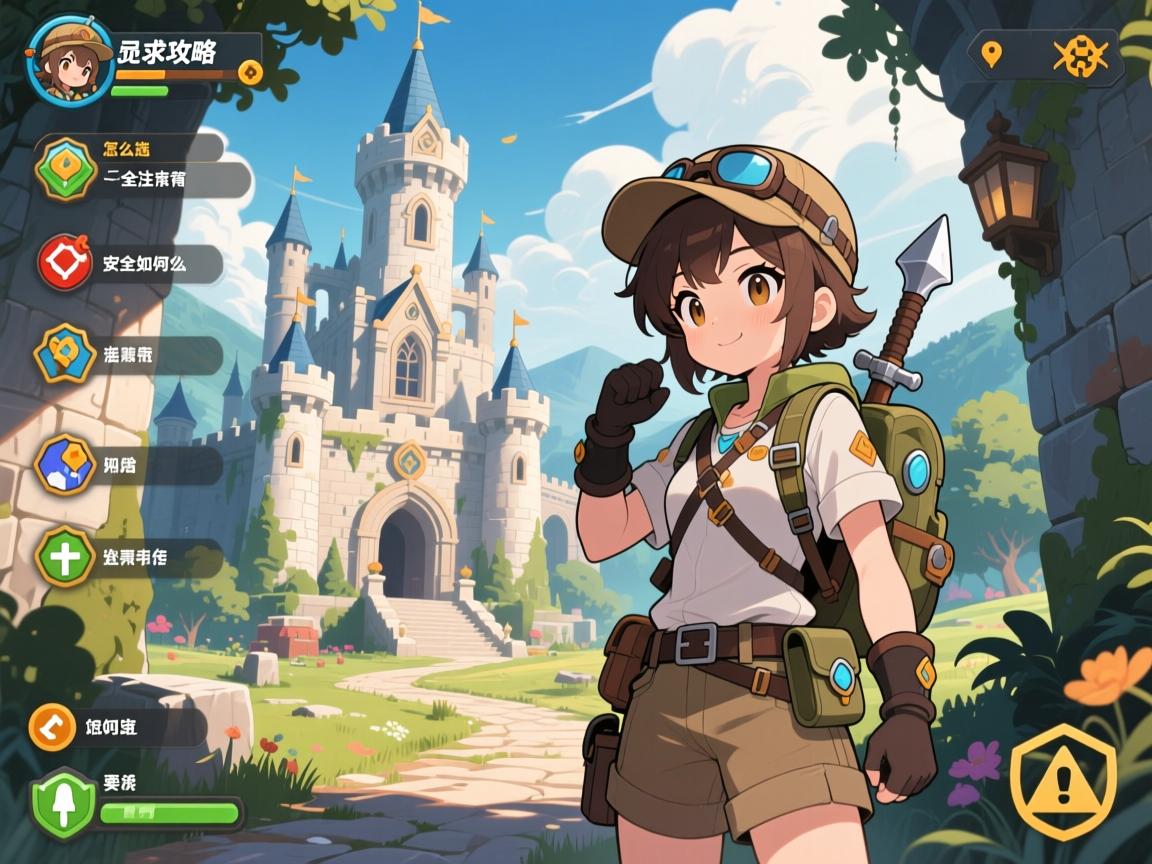Open the red circle badge menu entry
Screen dimensions: 1152x864
(x=65, y=262)
